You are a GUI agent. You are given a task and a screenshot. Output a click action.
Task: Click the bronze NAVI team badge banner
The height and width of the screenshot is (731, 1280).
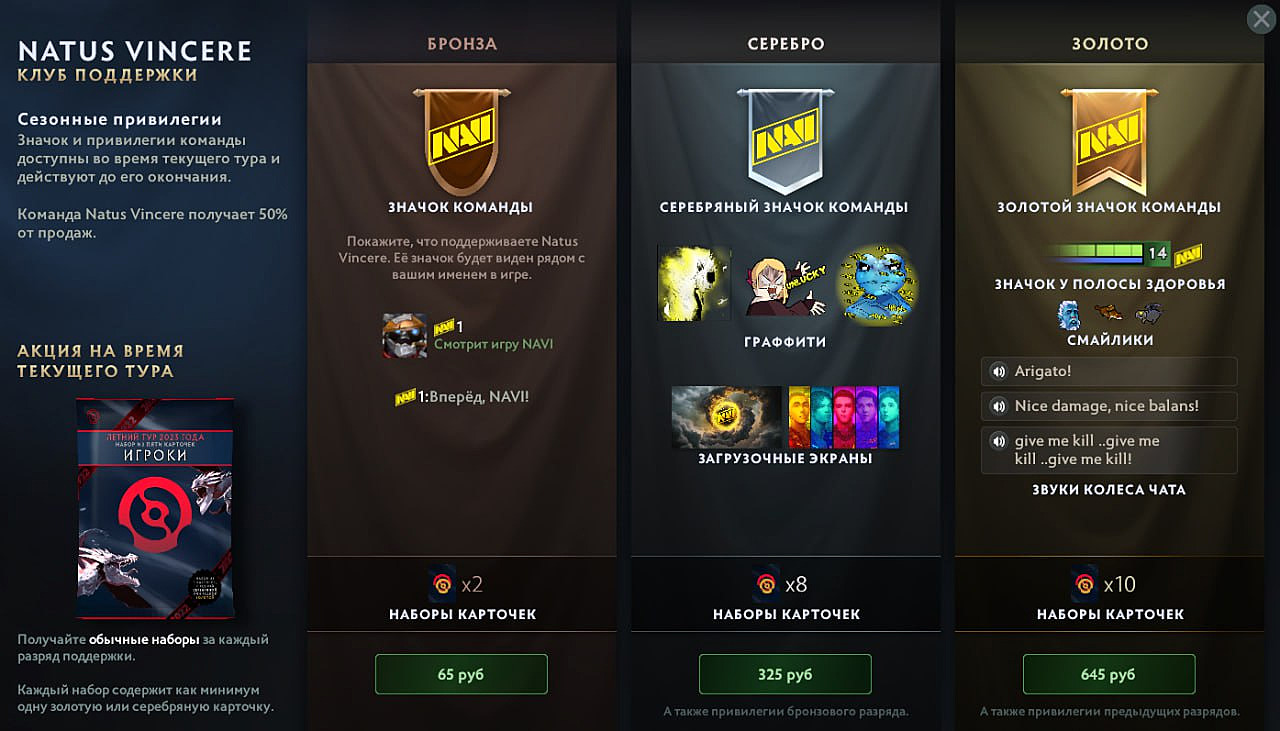pos(460,140)
